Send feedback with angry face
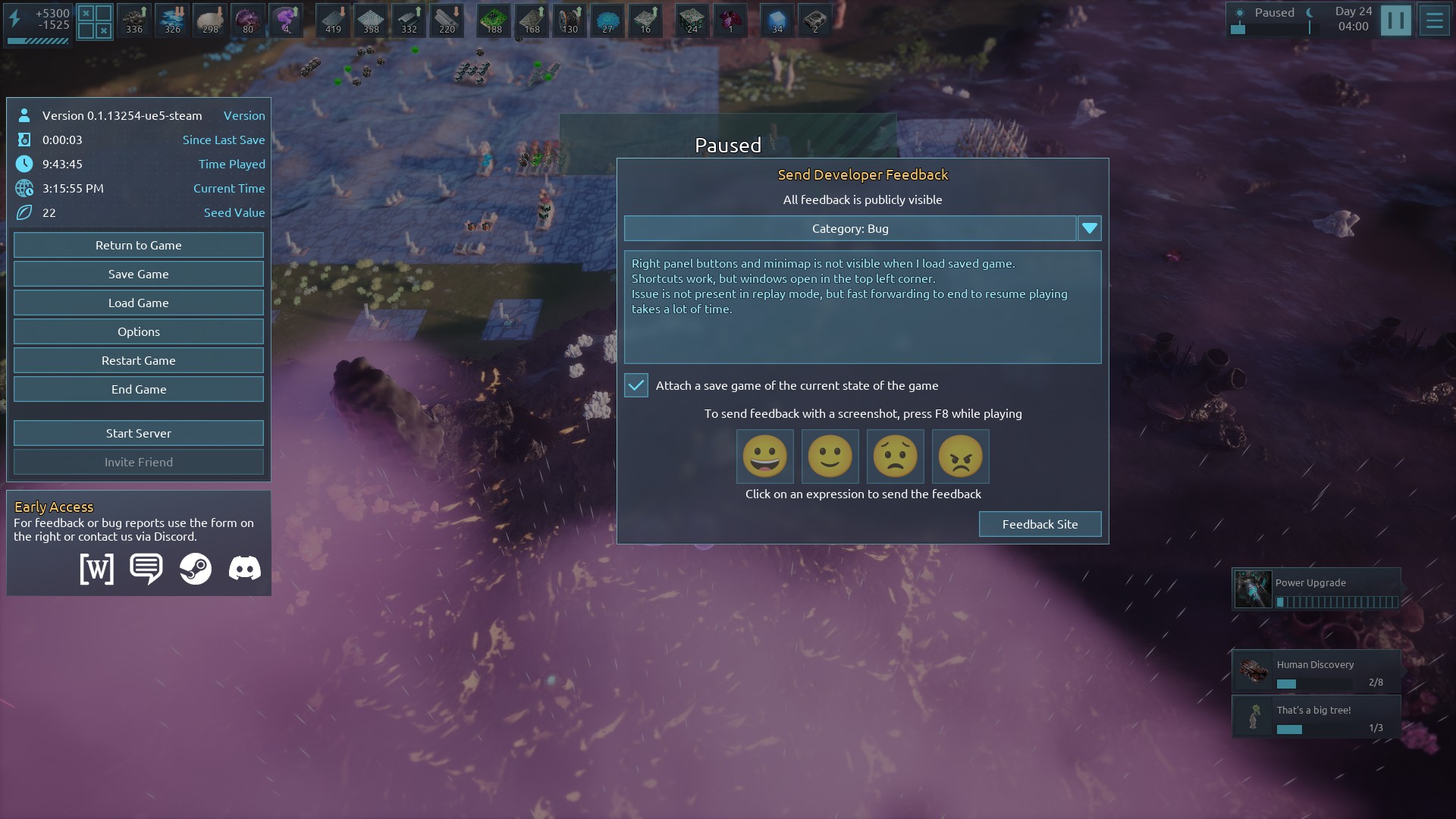This screenshot has width=1456, height=819. coord(960,457)
